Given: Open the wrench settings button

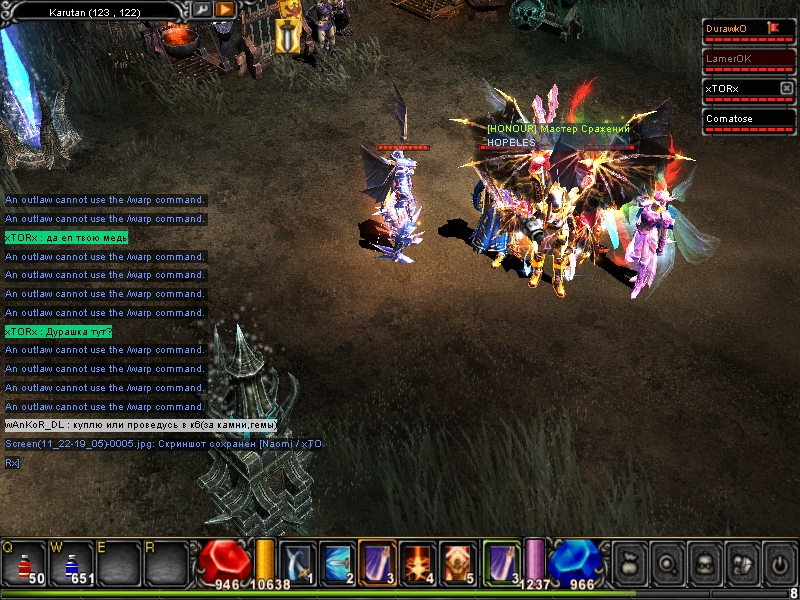Looking at the screenshot, I should point(202,9).
